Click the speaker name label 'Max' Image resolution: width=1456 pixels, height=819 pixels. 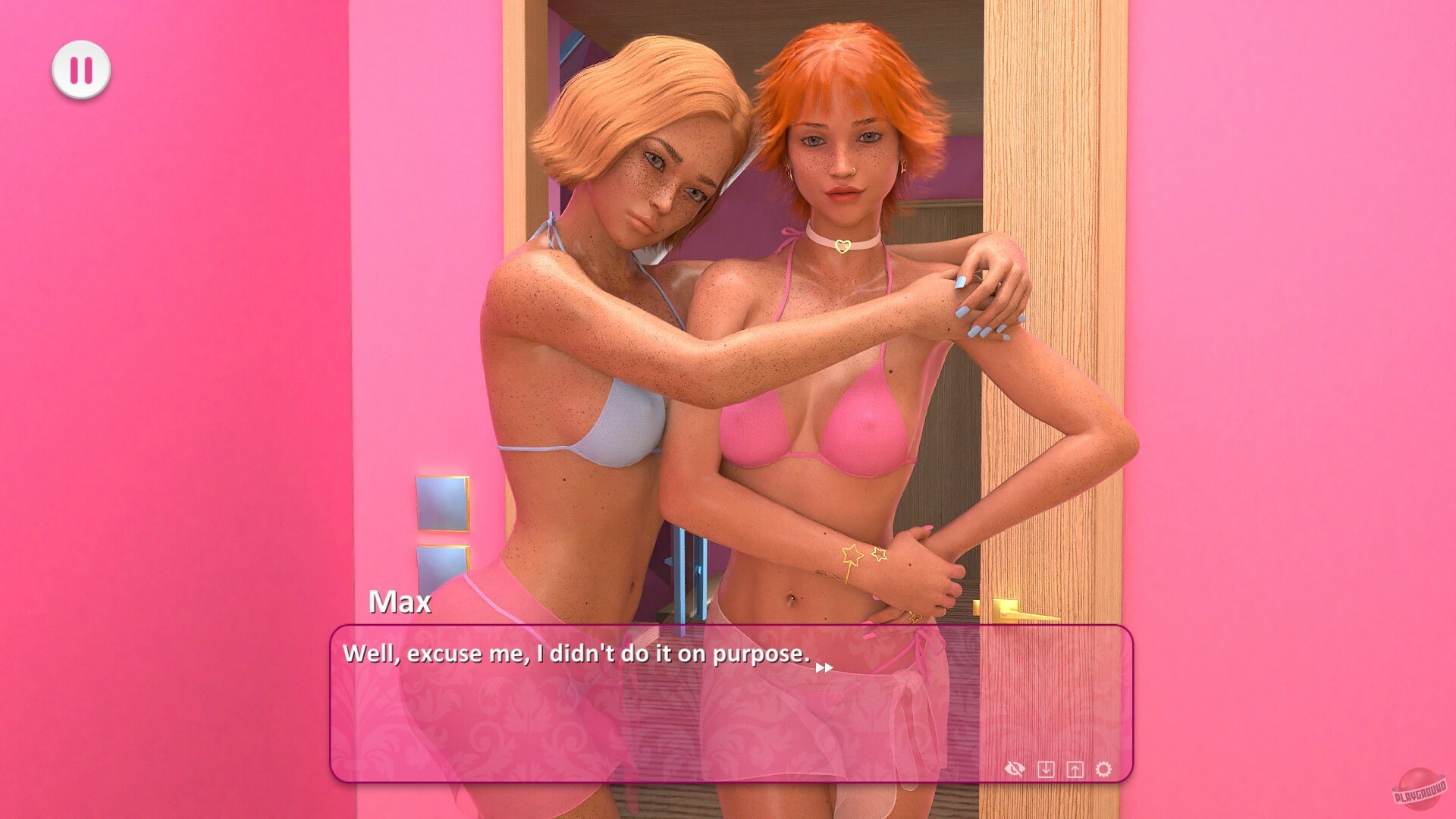[400, 603]
